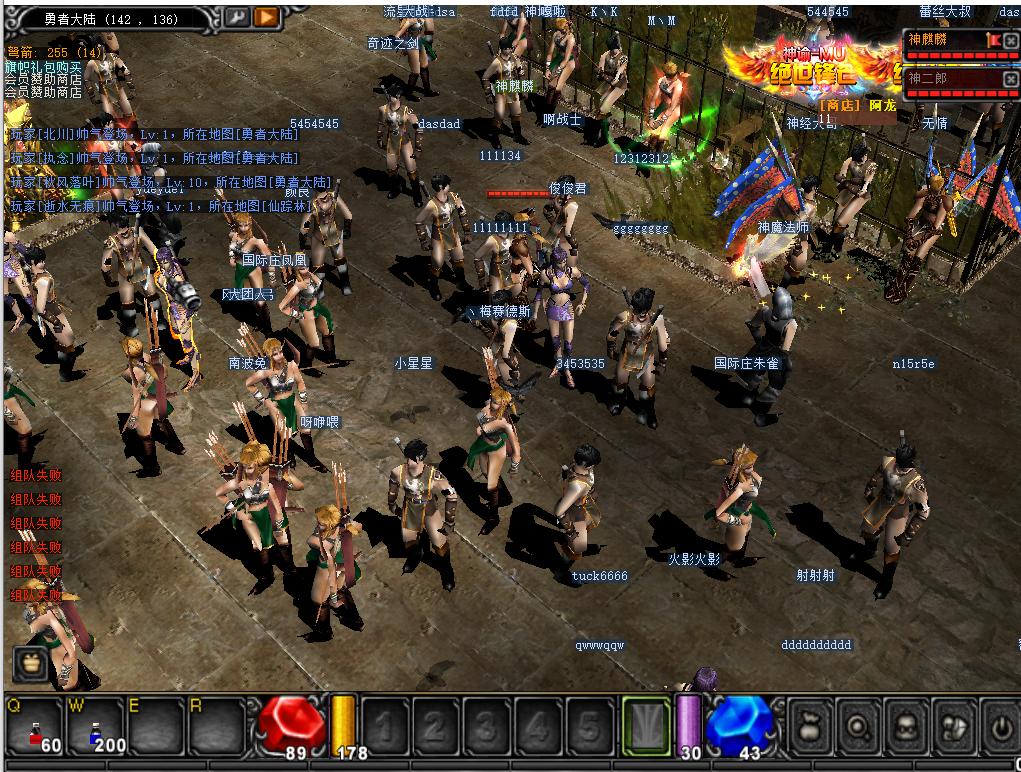Click the orange play arrow button

click(x=266, y=16)
